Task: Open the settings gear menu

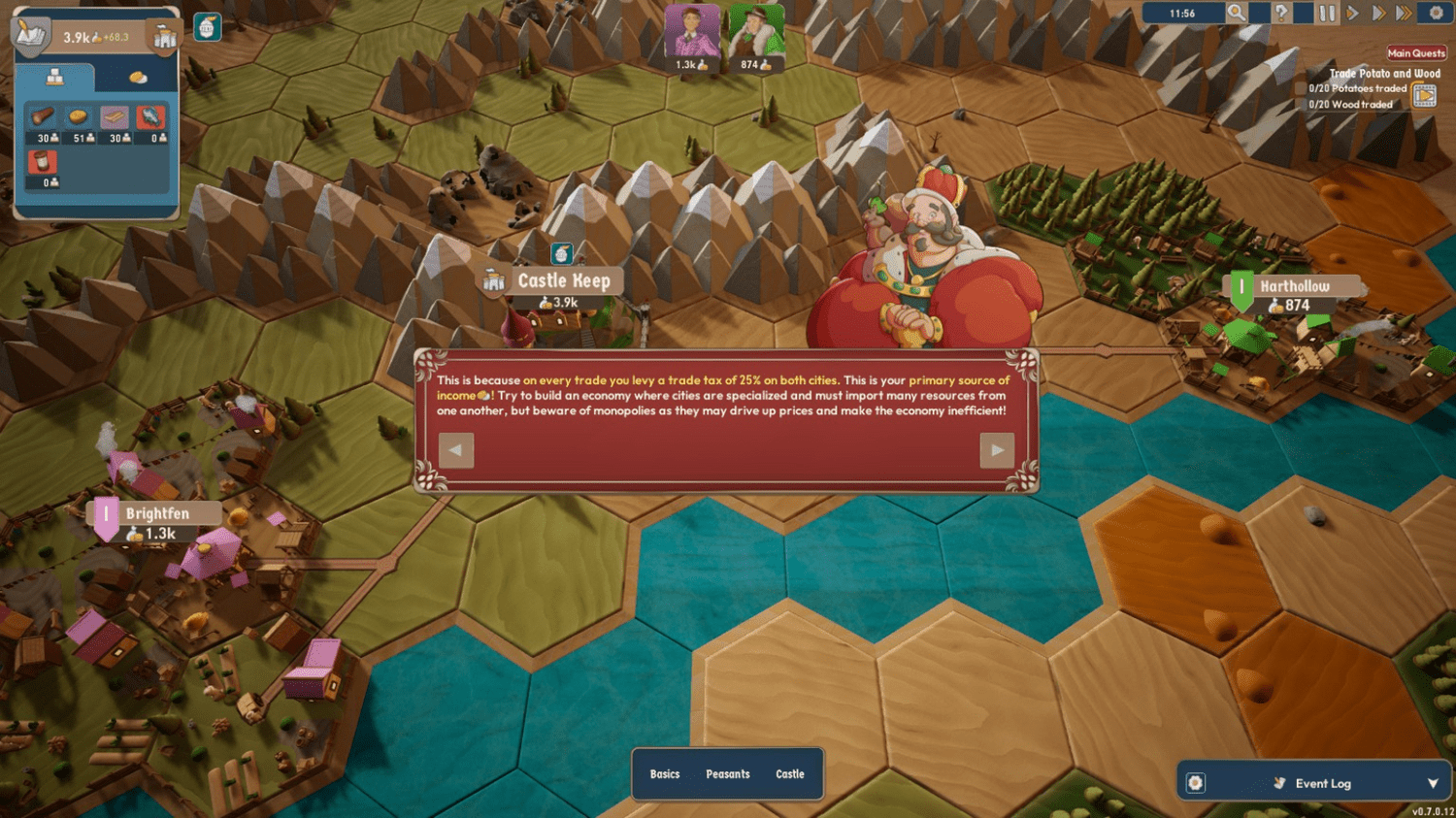Action: click(1437, 14)
